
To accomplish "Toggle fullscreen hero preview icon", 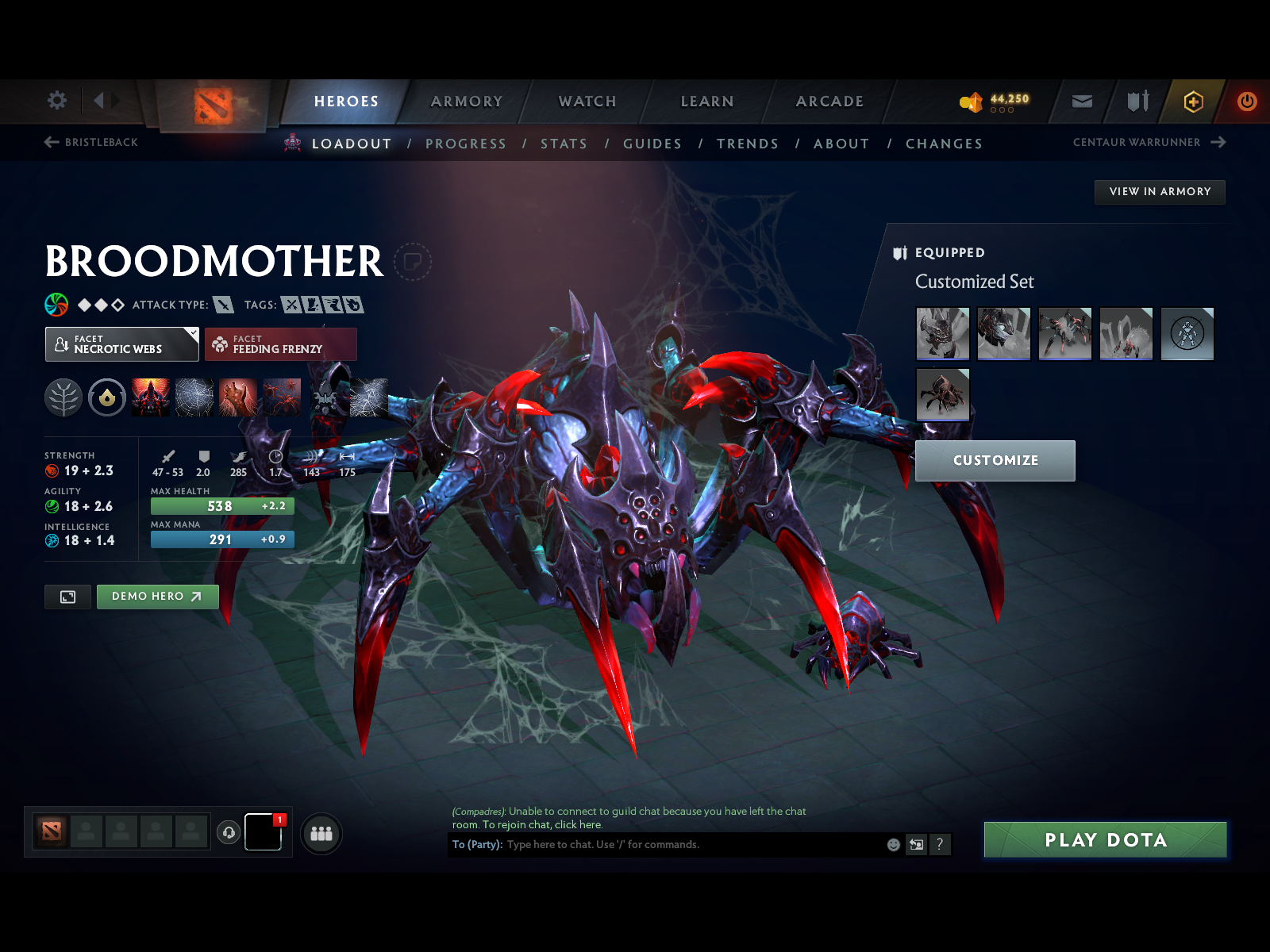I will click(x=67, y=597).
